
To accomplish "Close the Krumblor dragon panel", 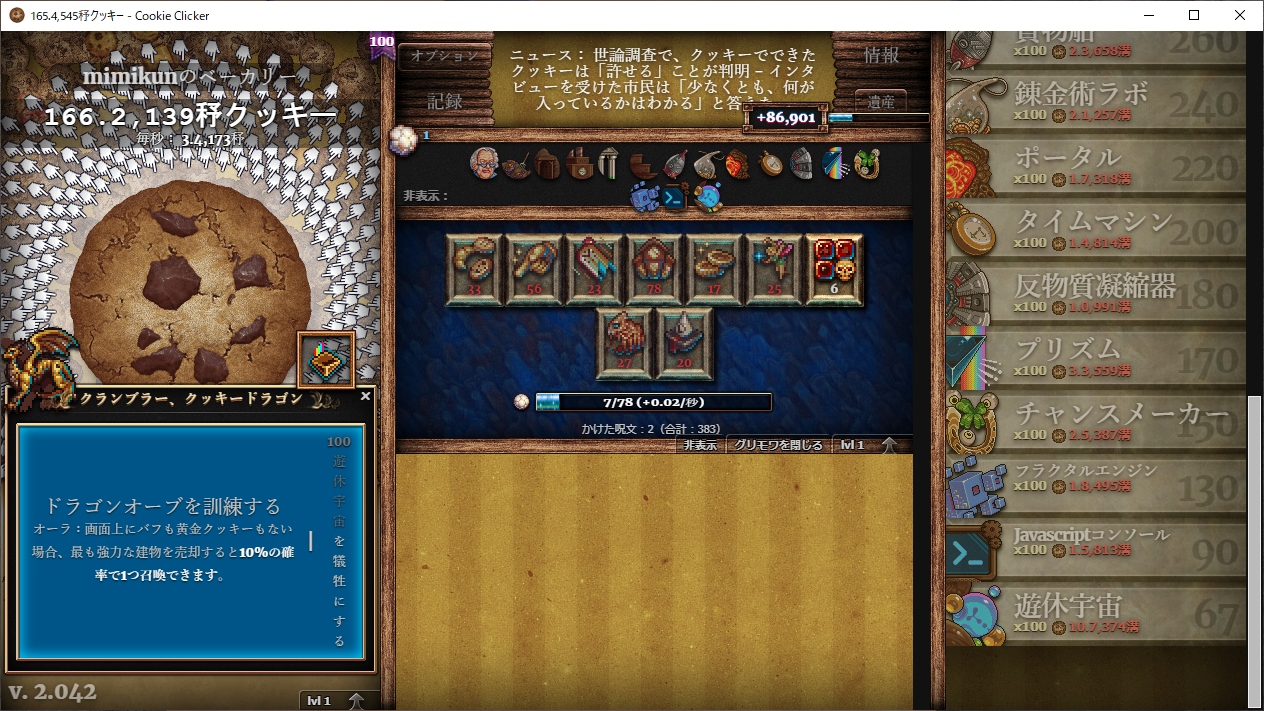I will (365, 396).
